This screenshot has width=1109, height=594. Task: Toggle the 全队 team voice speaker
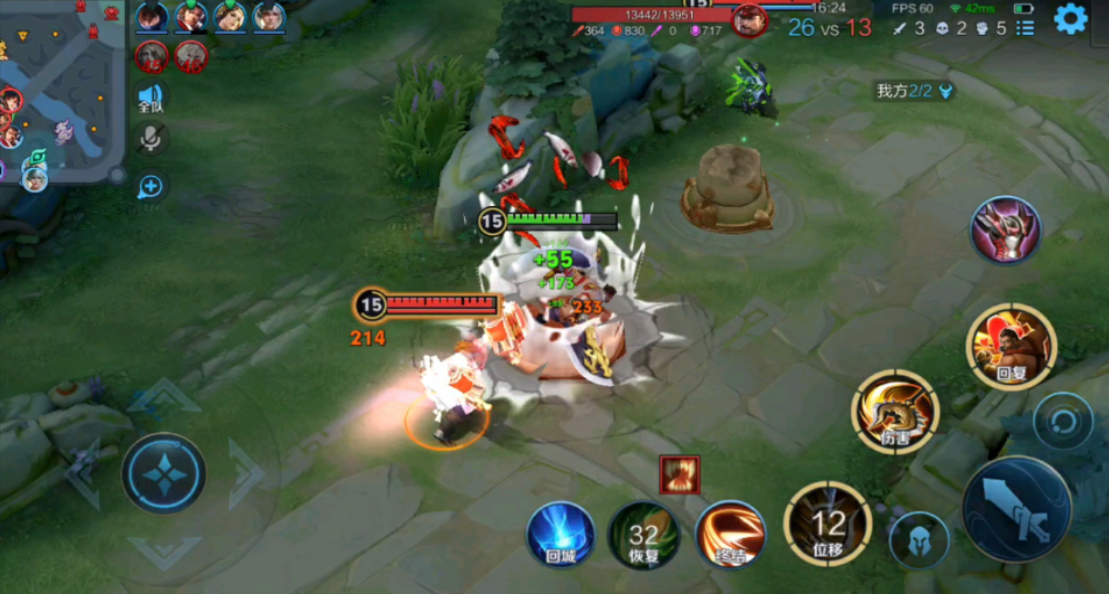tap(150, 98)
